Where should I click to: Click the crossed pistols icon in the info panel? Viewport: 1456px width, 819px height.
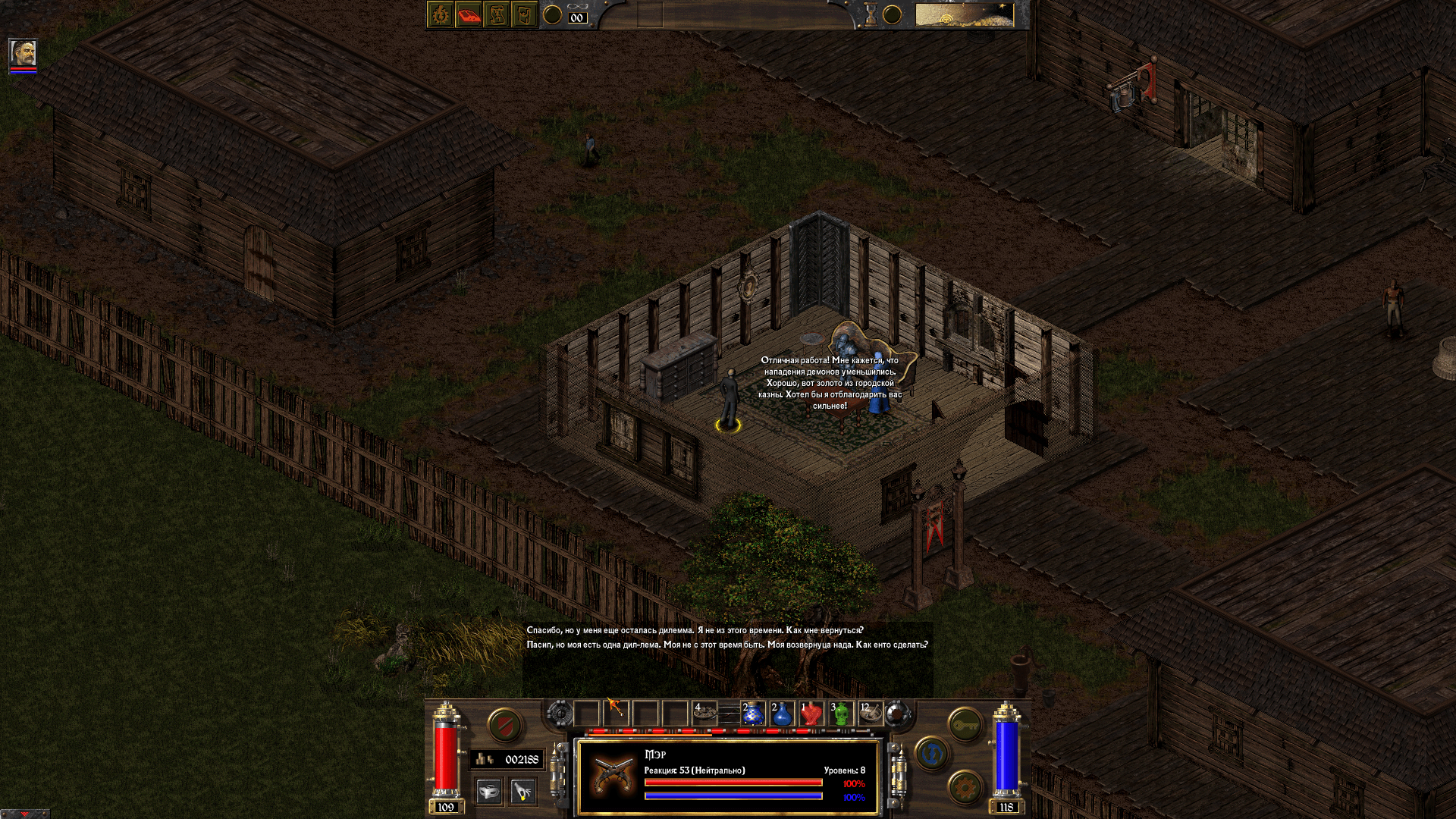(x=611, y=776)
